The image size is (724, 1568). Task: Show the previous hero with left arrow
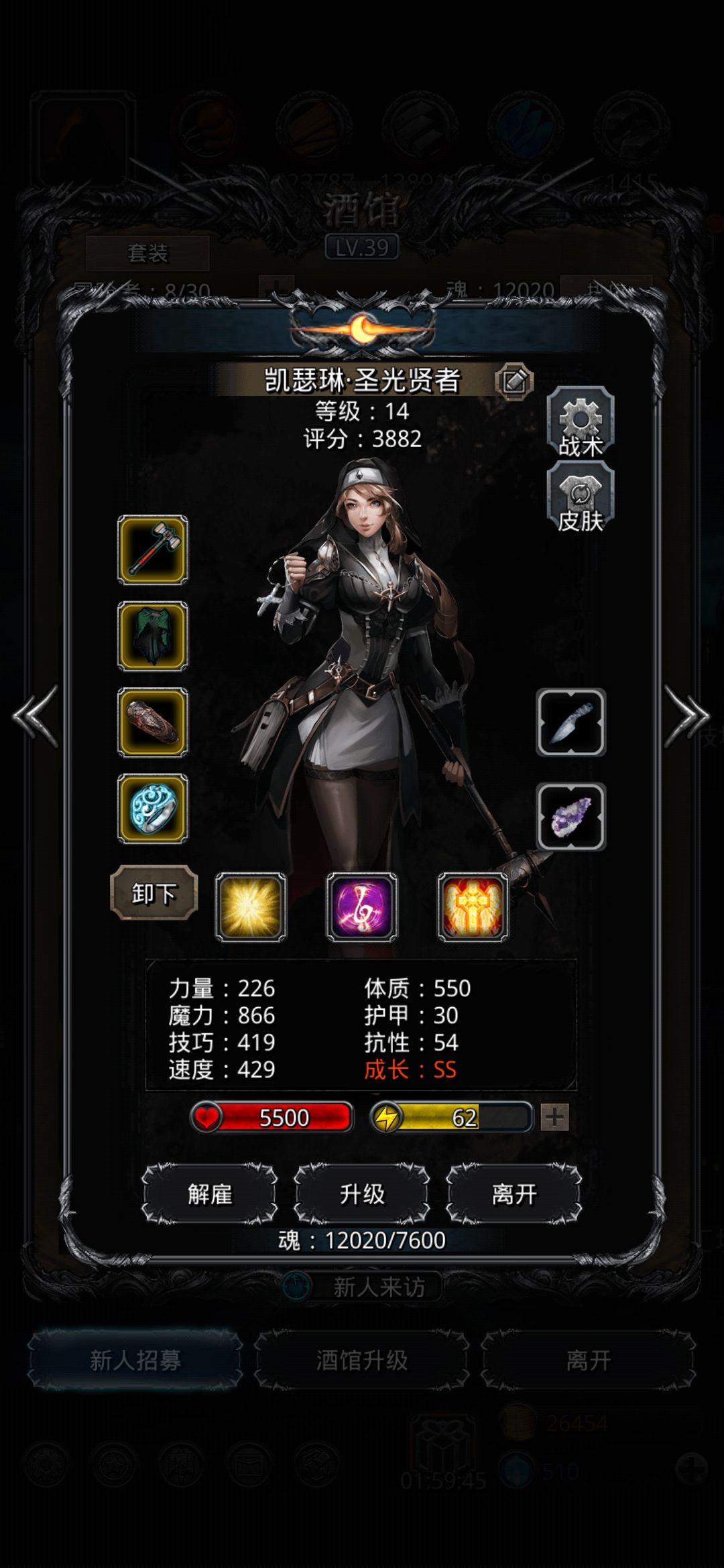pyautogui.click(x=36, y=716)
